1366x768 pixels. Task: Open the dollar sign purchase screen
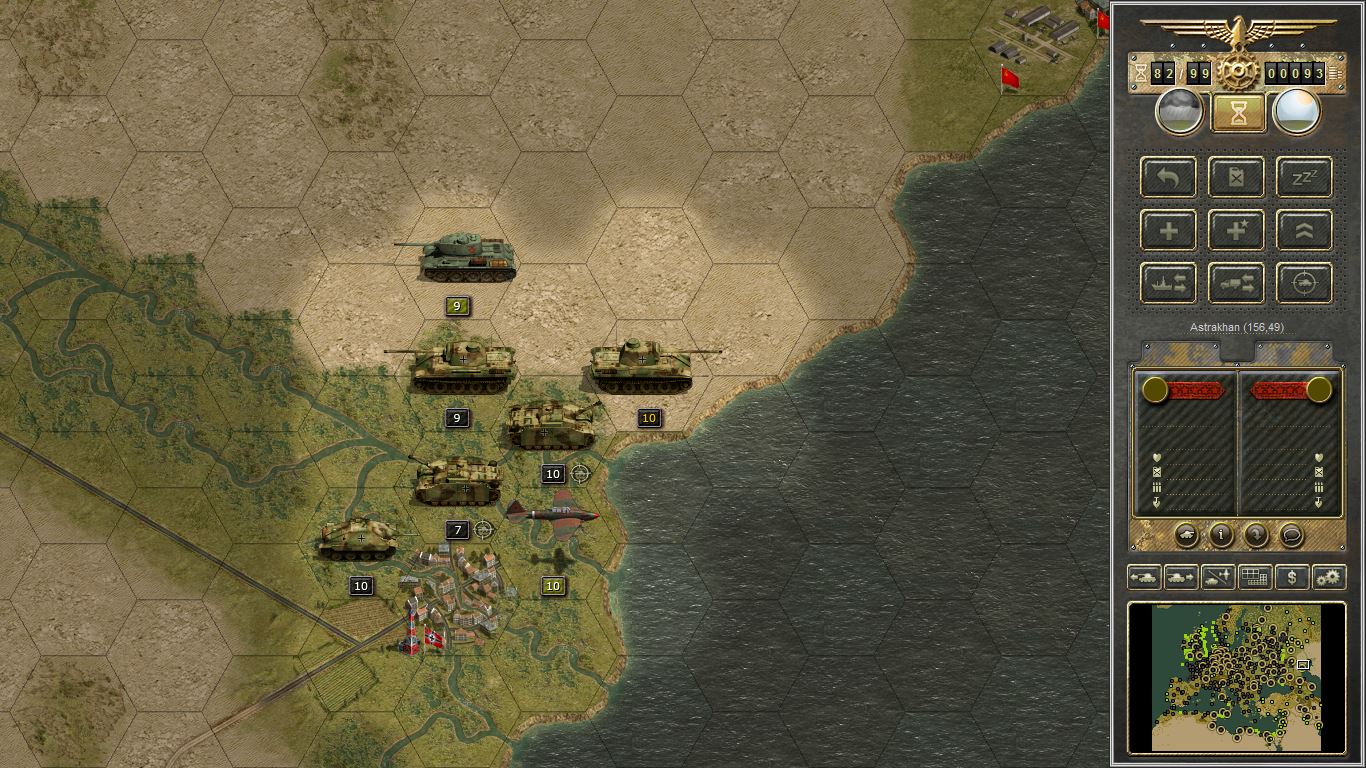click(x=1292, y=577)
